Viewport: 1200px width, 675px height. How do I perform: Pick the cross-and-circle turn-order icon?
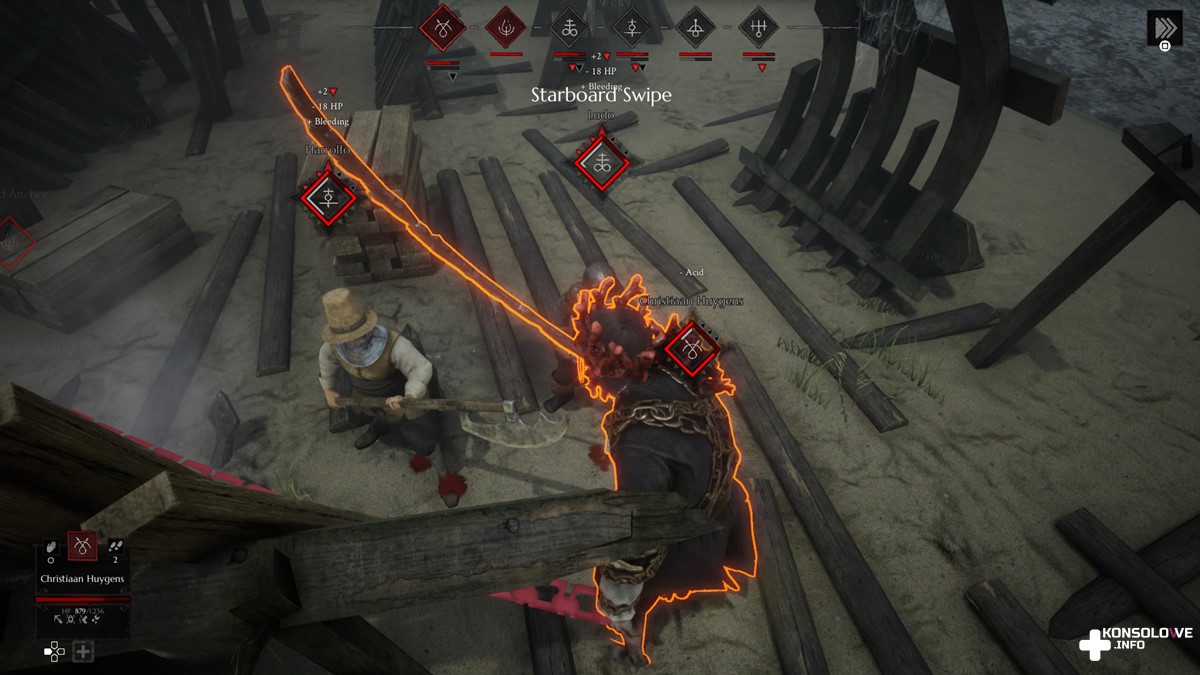632,27
